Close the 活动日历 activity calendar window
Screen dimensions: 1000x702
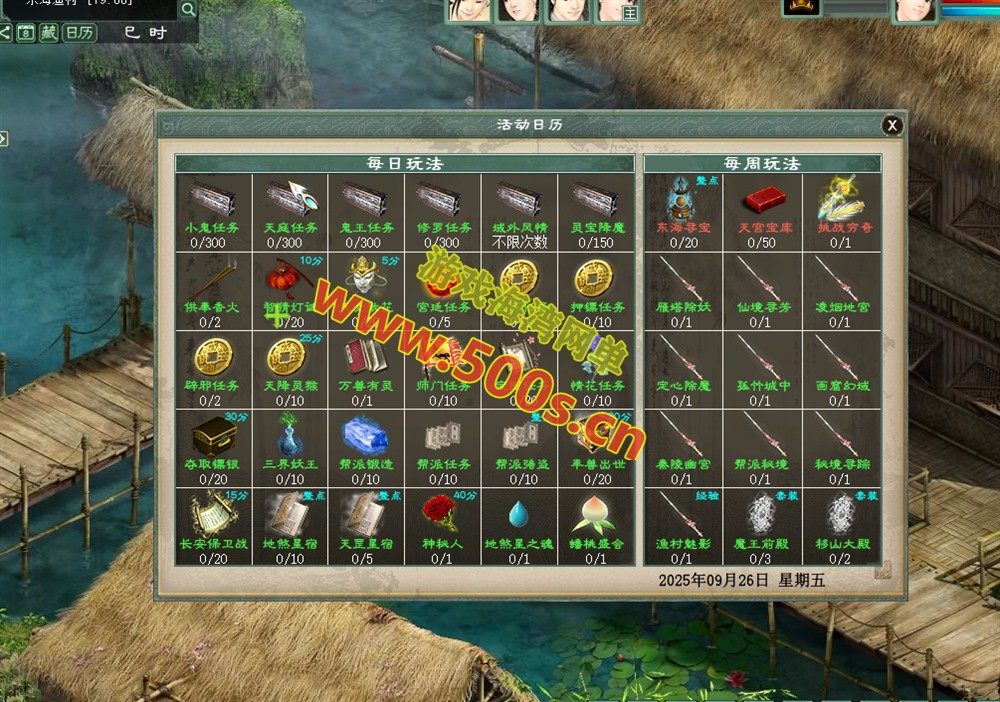point(892,125)
